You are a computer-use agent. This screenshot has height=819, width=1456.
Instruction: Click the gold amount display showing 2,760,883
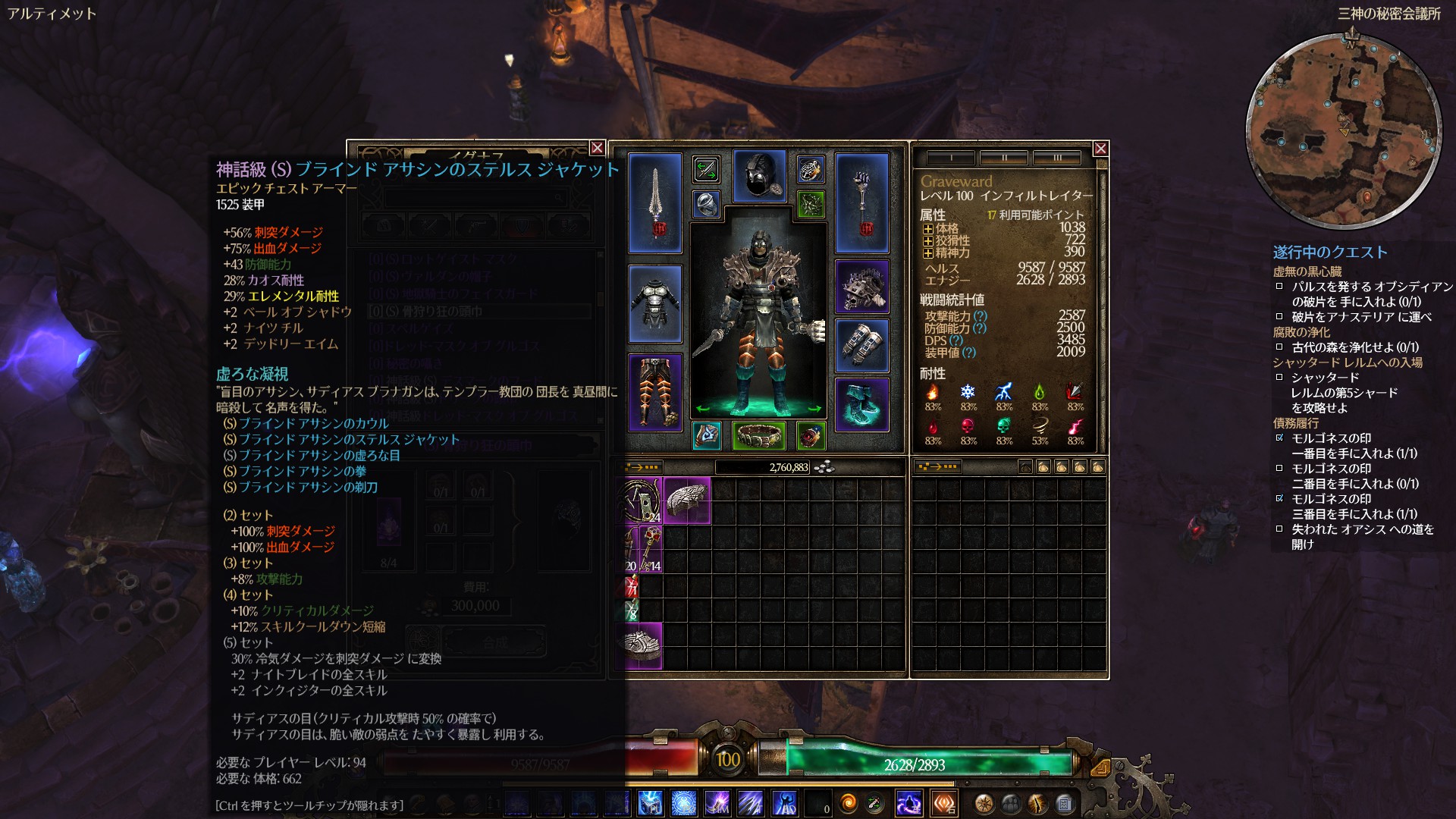[x=789, y=468]
